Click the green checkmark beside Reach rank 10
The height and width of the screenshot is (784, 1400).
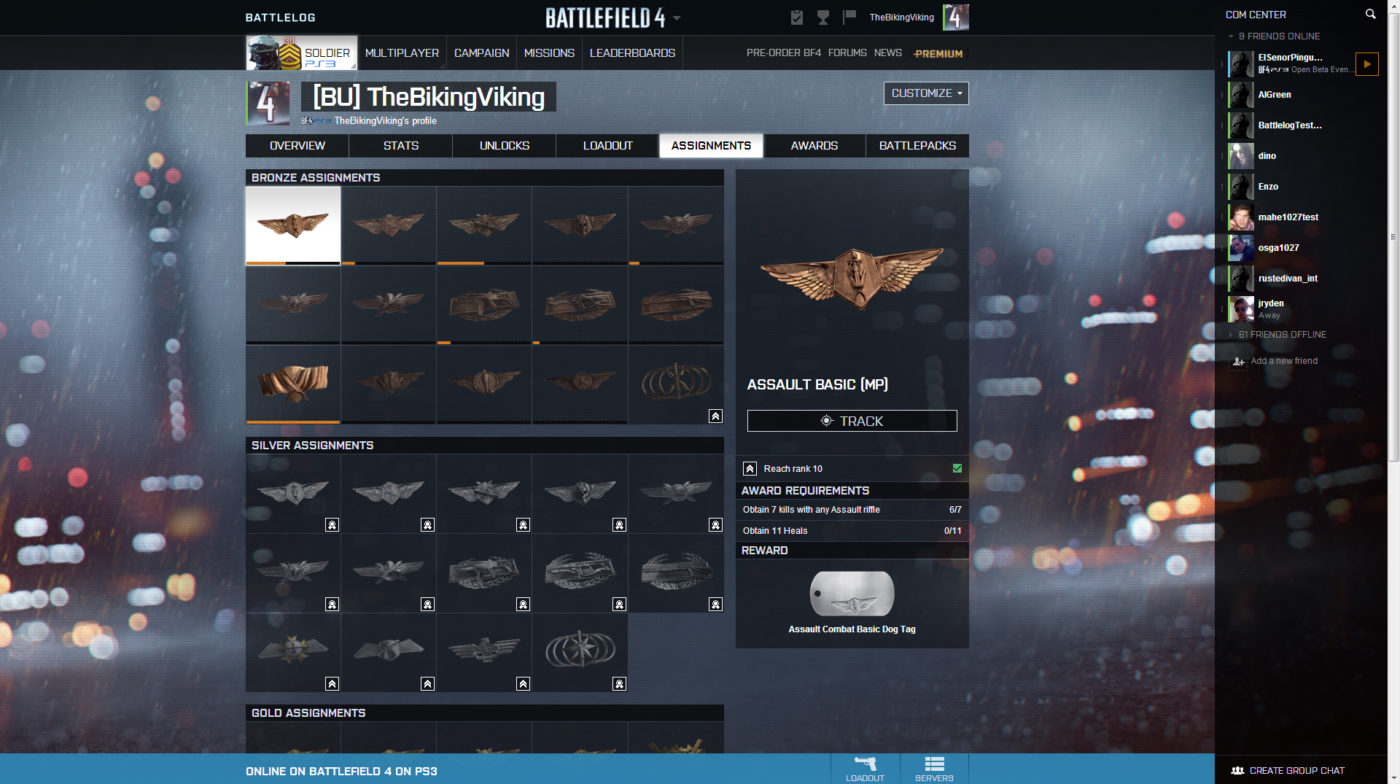tap(956, 468)
